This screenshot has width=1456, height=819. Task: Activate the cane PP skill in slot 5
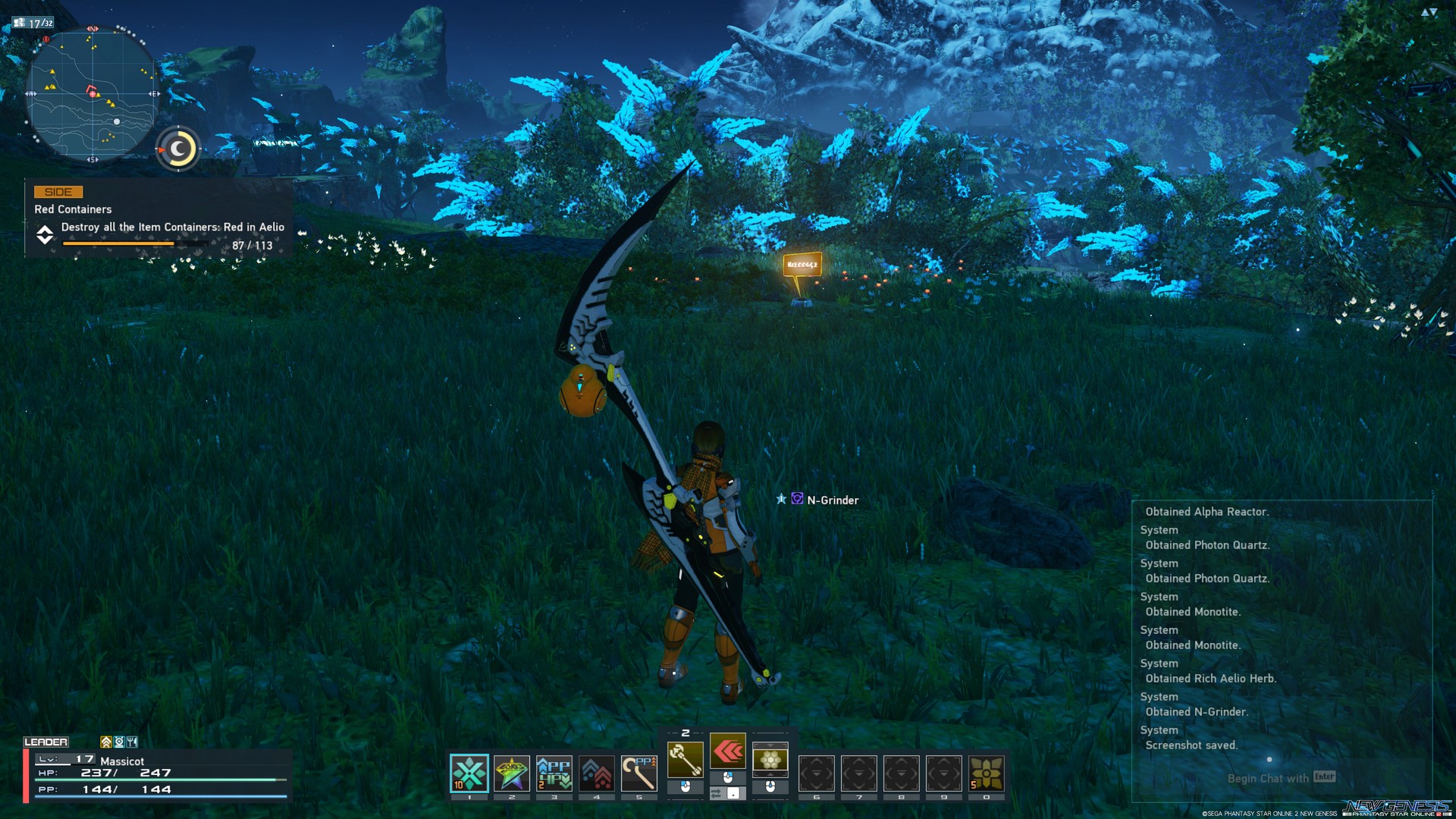click(x=639, y=773)
